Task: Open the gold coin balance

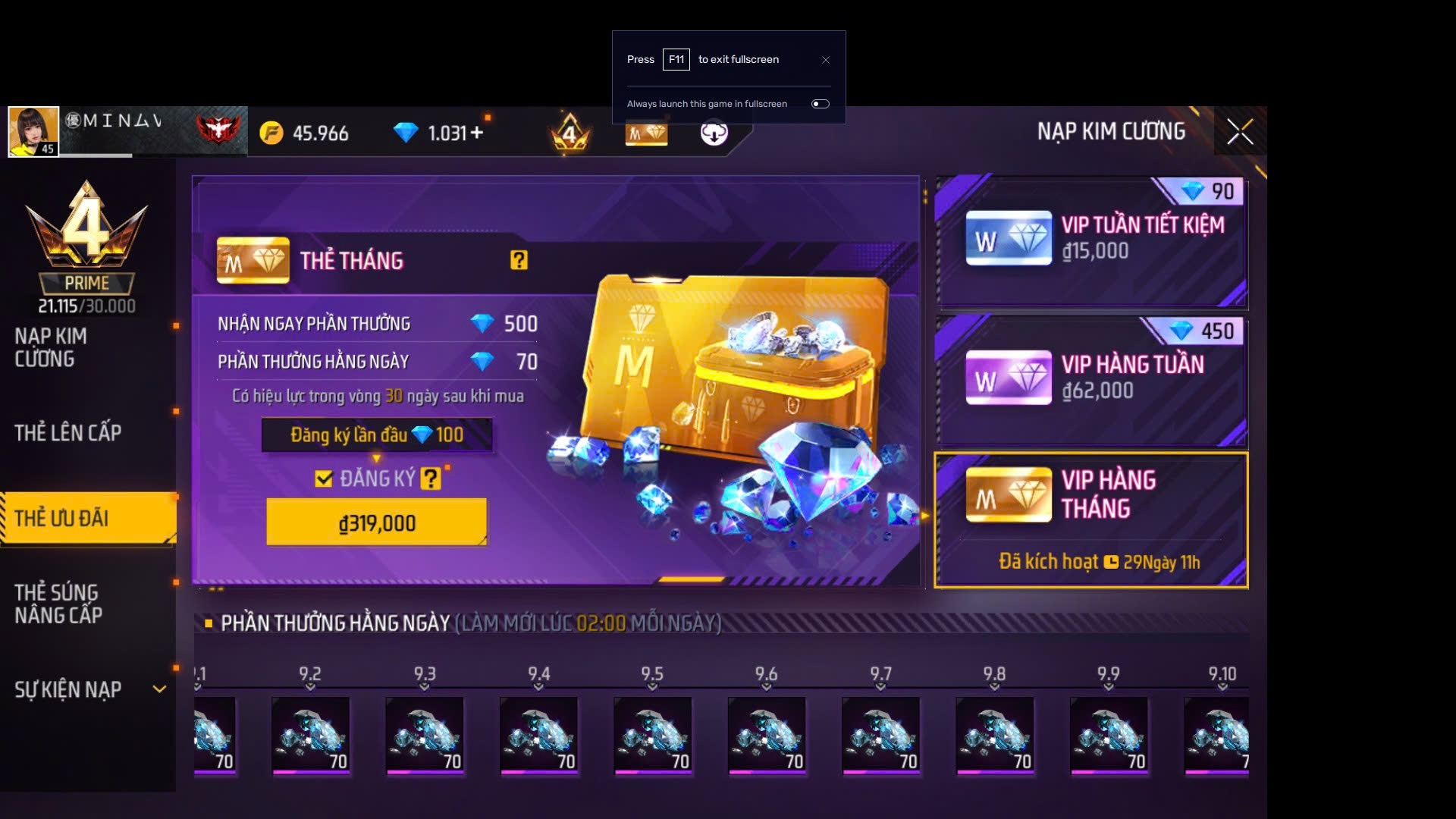Action: point(305,133)
